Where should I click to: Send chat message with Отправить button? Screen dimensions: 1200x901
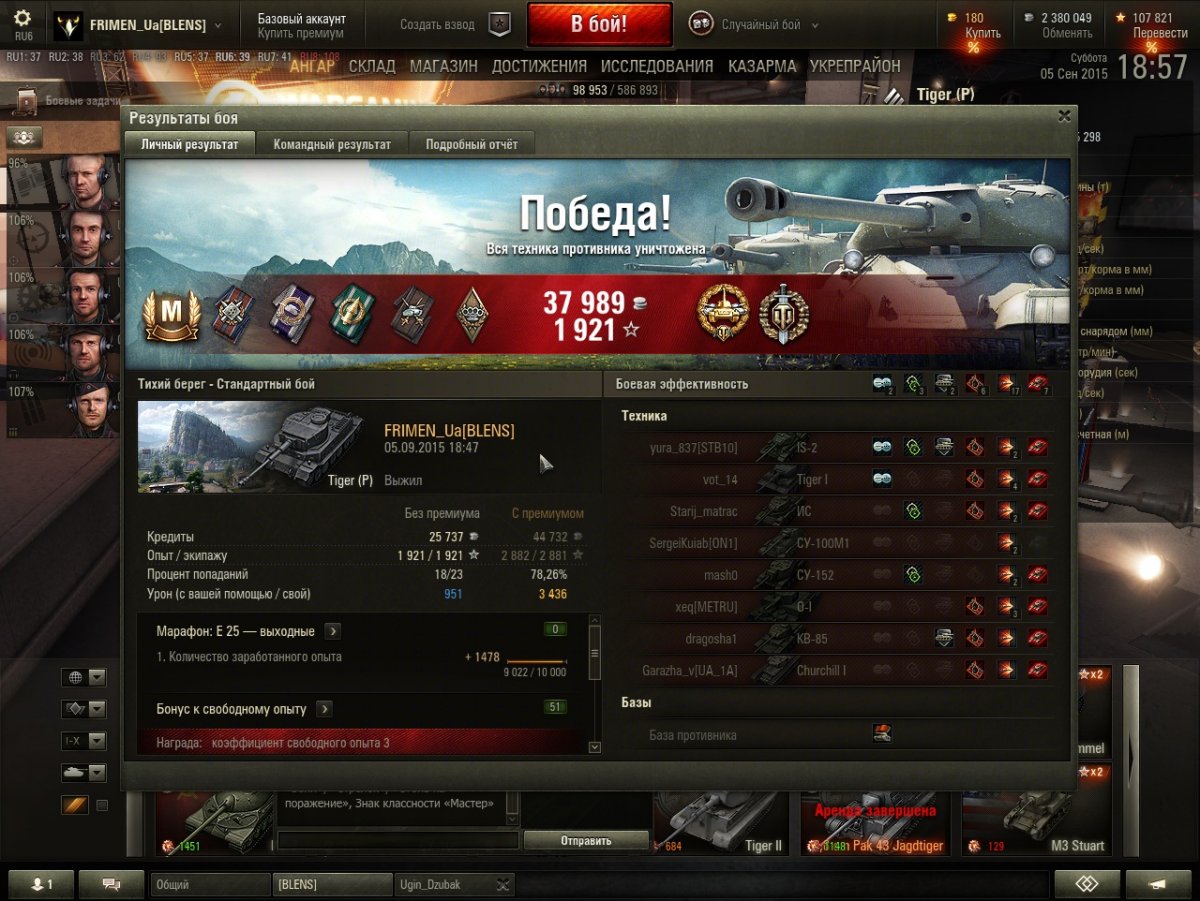point(586,840)
